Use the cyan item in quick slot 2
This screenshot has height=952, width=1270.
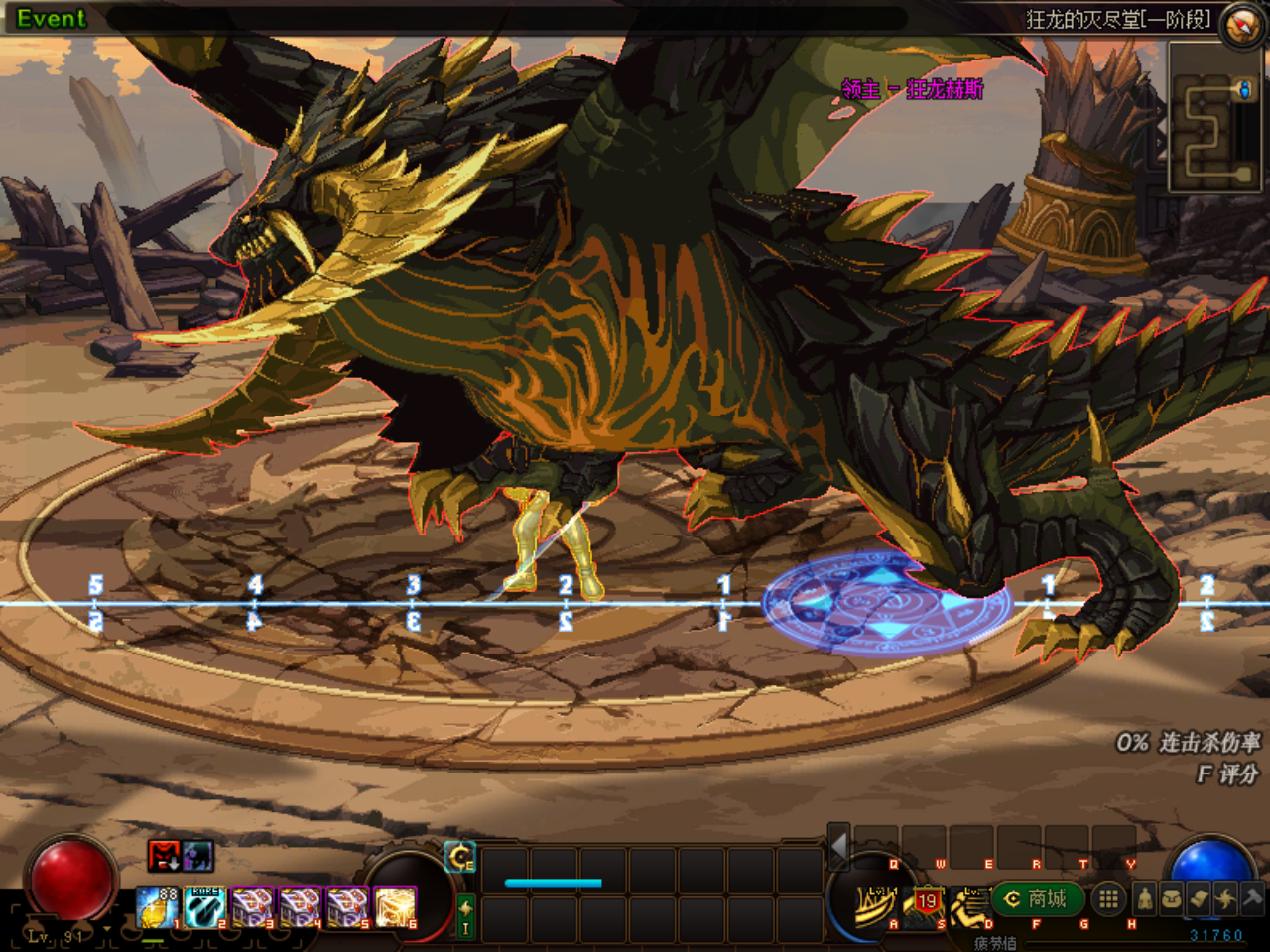pos(204,906)
